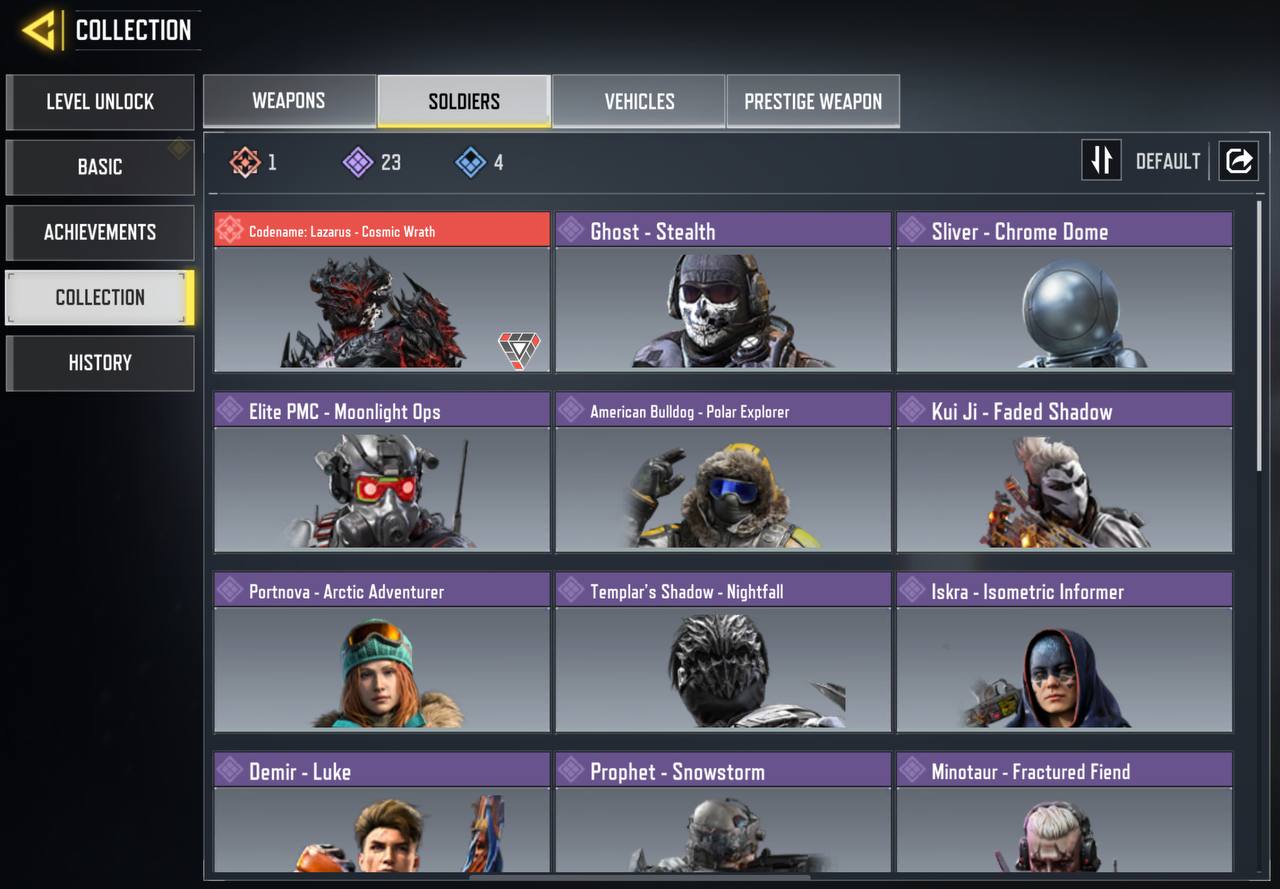Pick the Sliver - Chrome Dome skin

coord(1064,292)
